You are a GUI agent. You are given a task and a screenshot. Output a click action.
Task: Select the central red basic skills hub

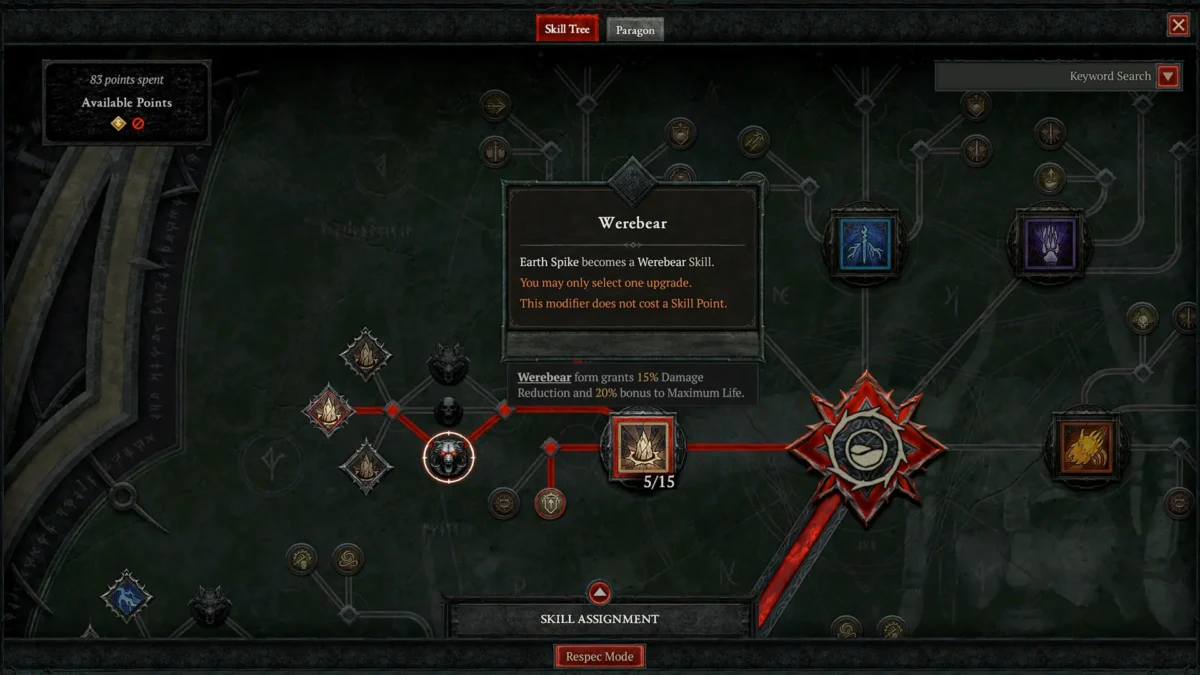865,448
